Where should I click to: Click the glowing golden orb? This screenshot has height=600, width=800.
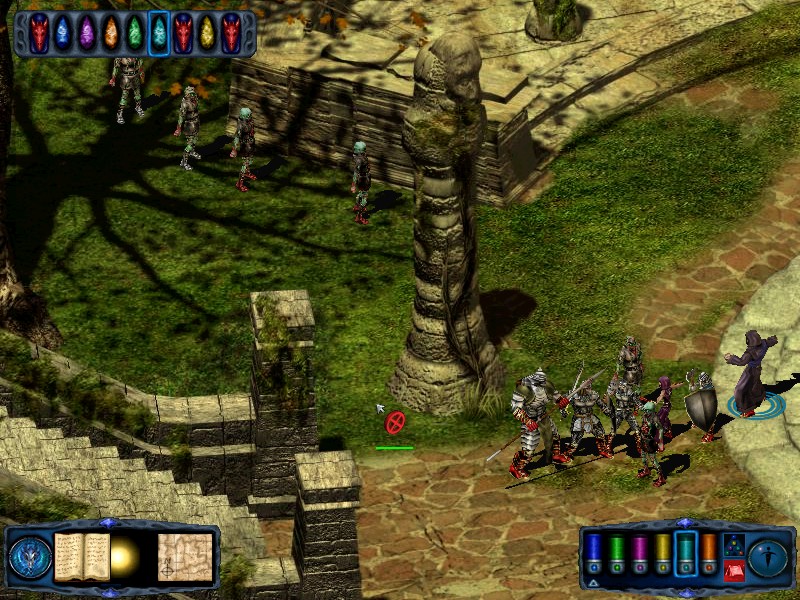click(124, 557)
